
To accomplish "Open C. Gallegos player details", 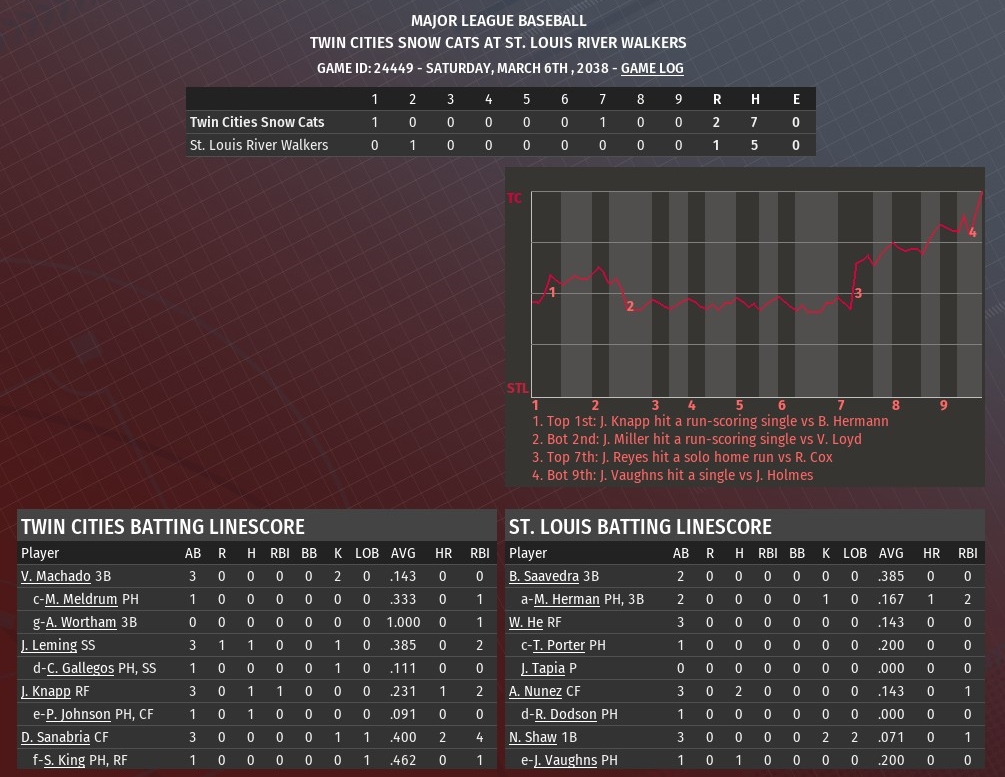I will coord(81,668).
